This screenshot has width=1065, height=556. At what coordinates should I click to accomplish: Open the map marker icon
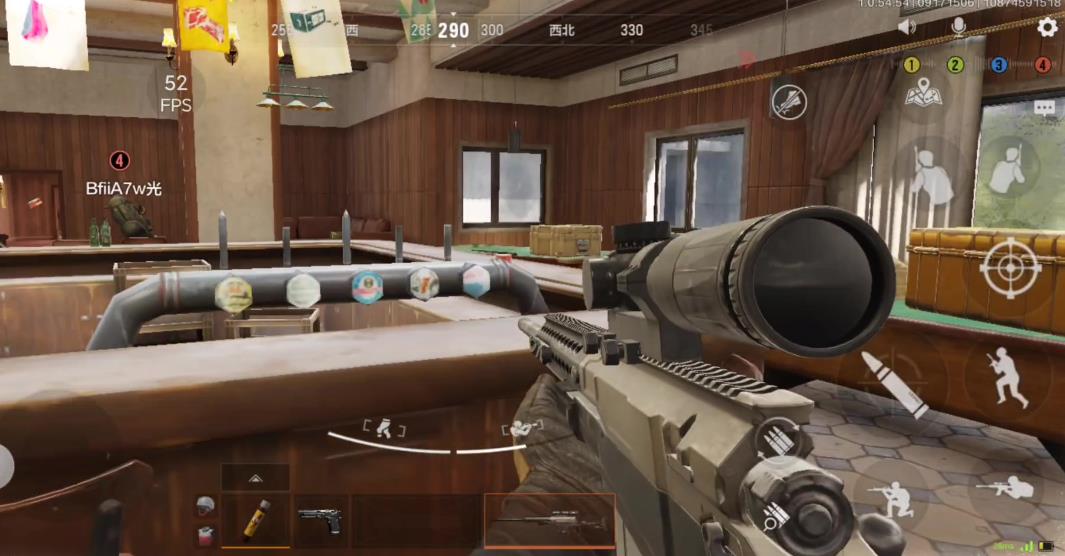click(x=924, y=95)
